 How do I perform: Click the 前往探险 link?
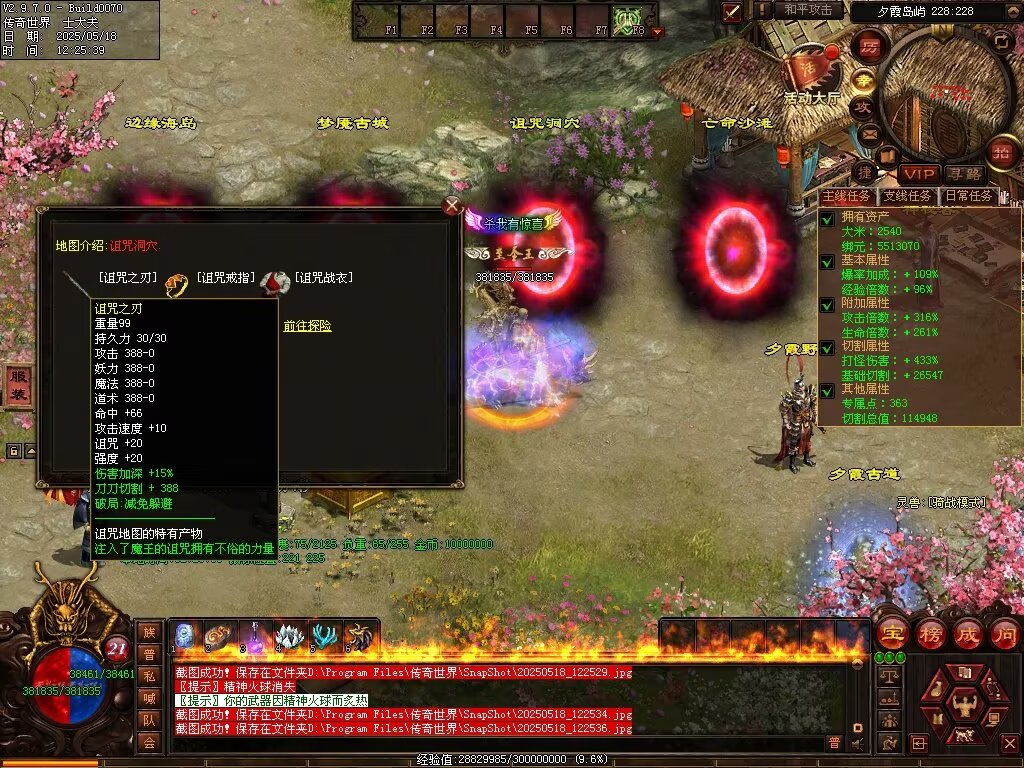point(307,326)
